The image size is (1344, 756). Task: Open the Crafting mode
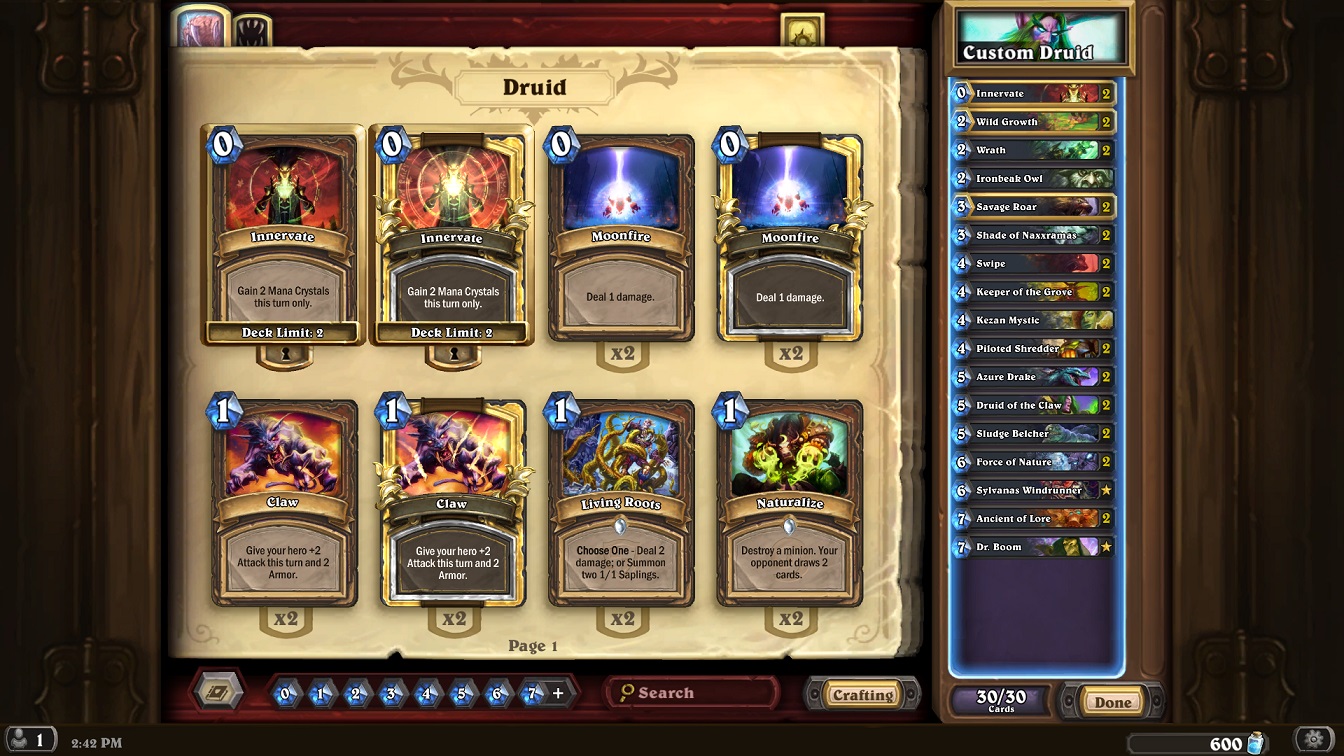pos(863,695)
